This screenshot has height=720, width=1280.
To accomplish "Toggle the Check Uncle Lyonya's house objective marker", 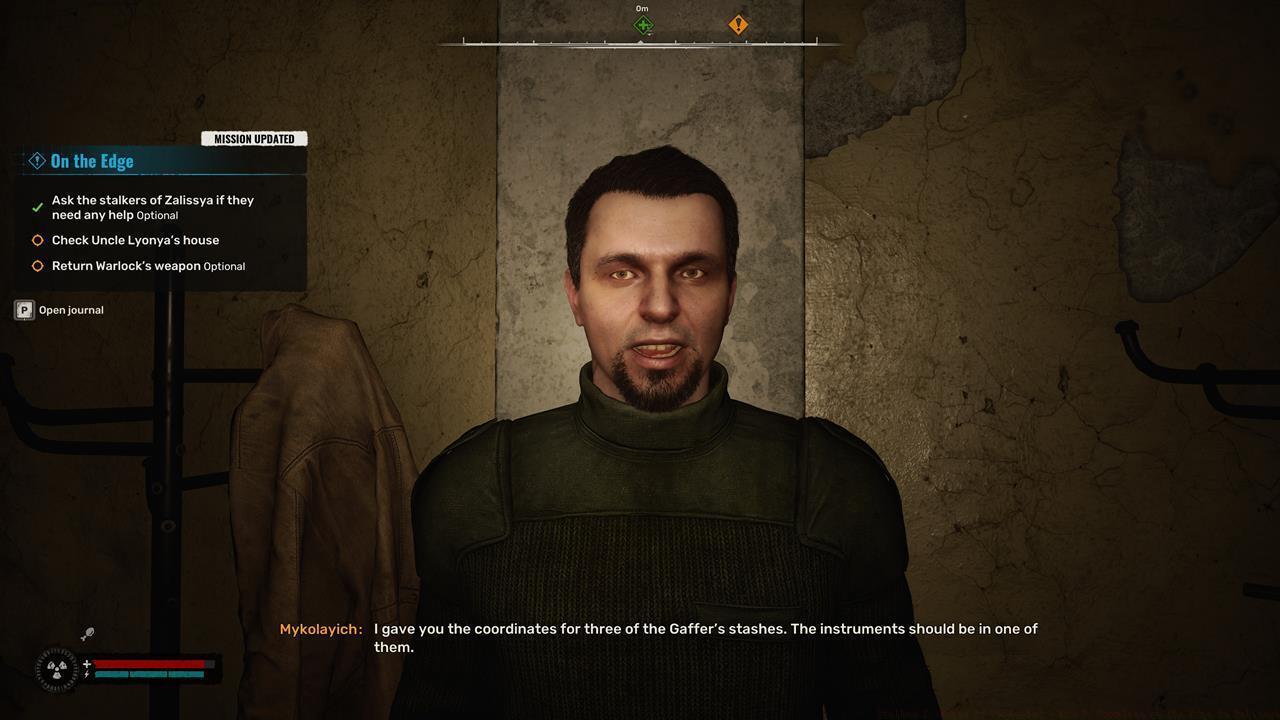I will click(37, 240).
